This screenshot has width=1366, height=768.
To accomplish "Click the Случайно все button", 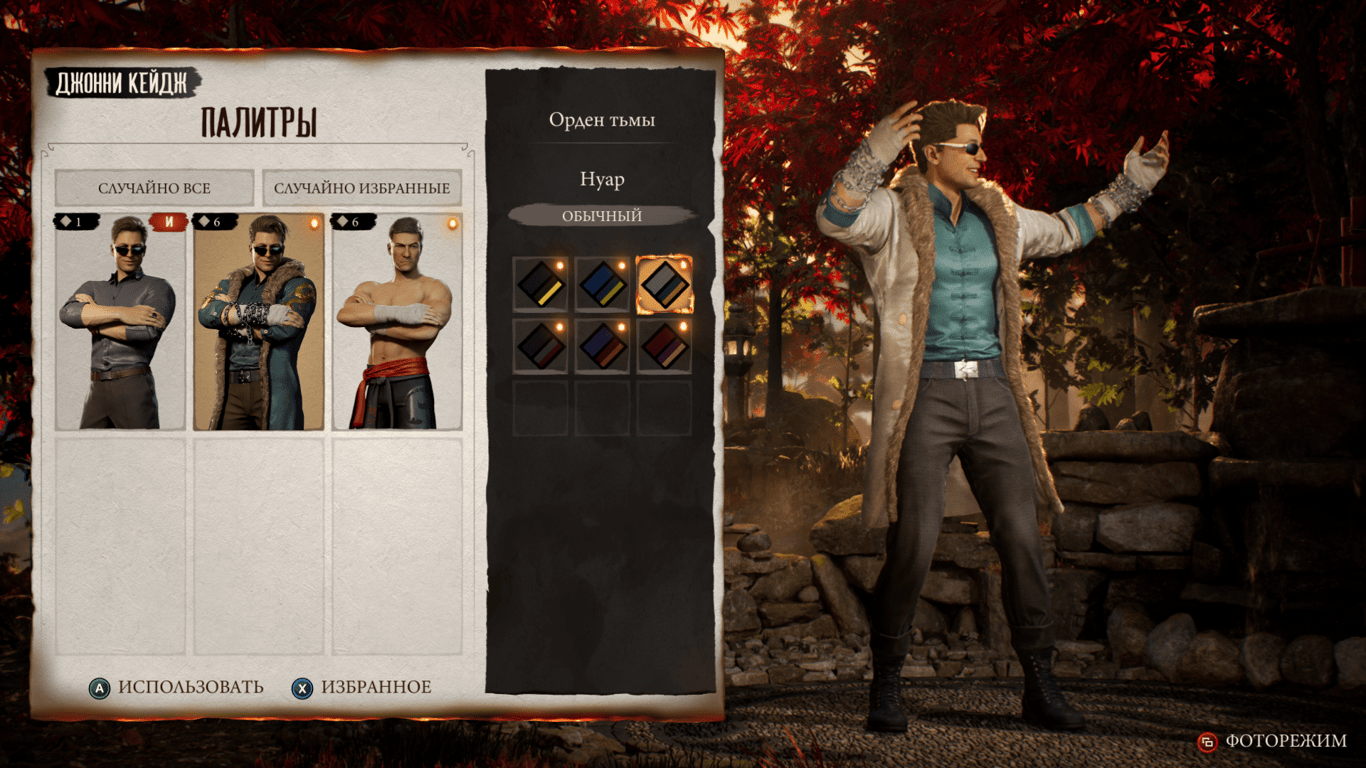I will point(154,188).
